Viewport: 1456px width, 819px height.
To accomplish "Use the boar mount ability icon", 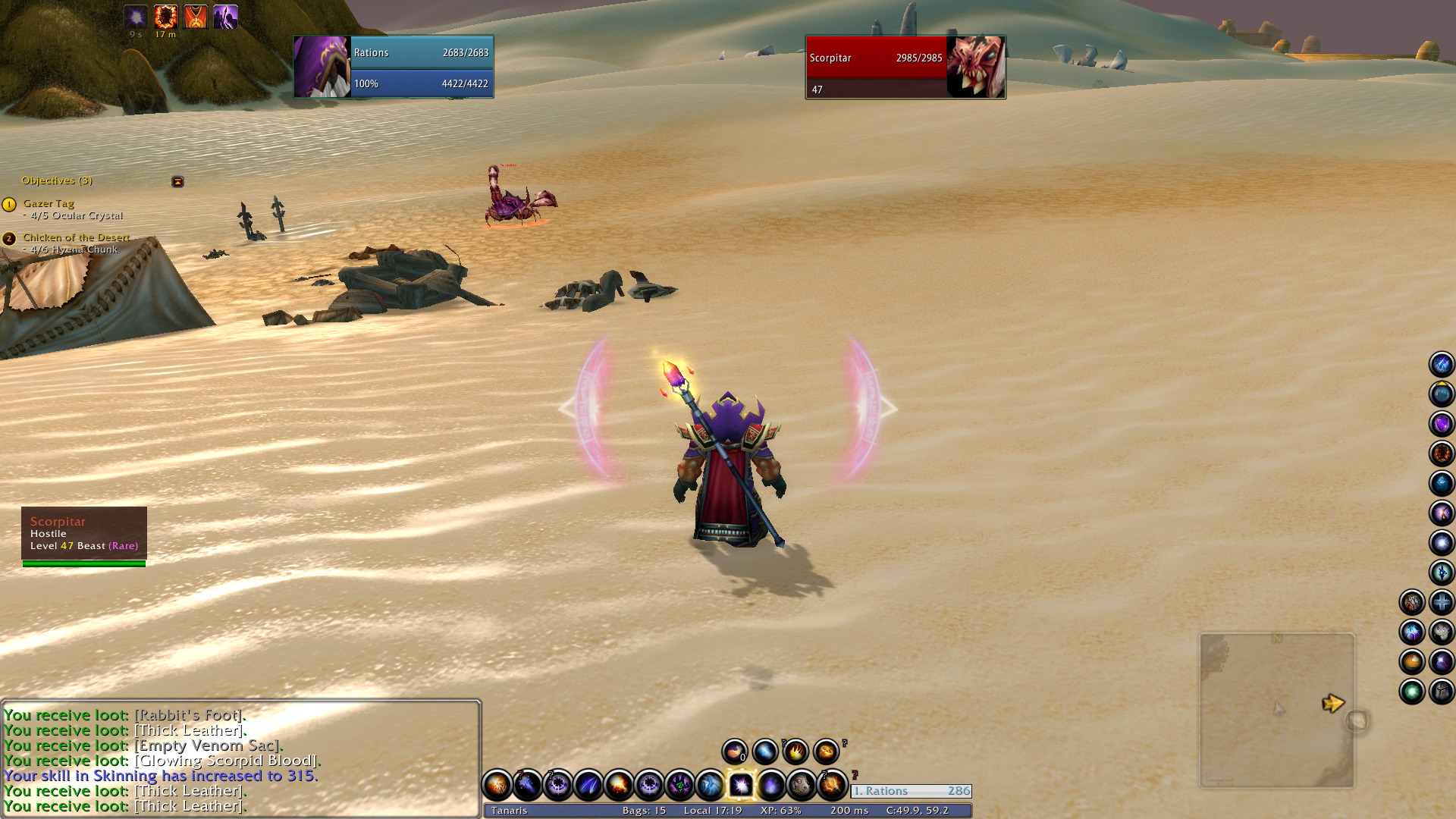I will click(x=802, y=786).
